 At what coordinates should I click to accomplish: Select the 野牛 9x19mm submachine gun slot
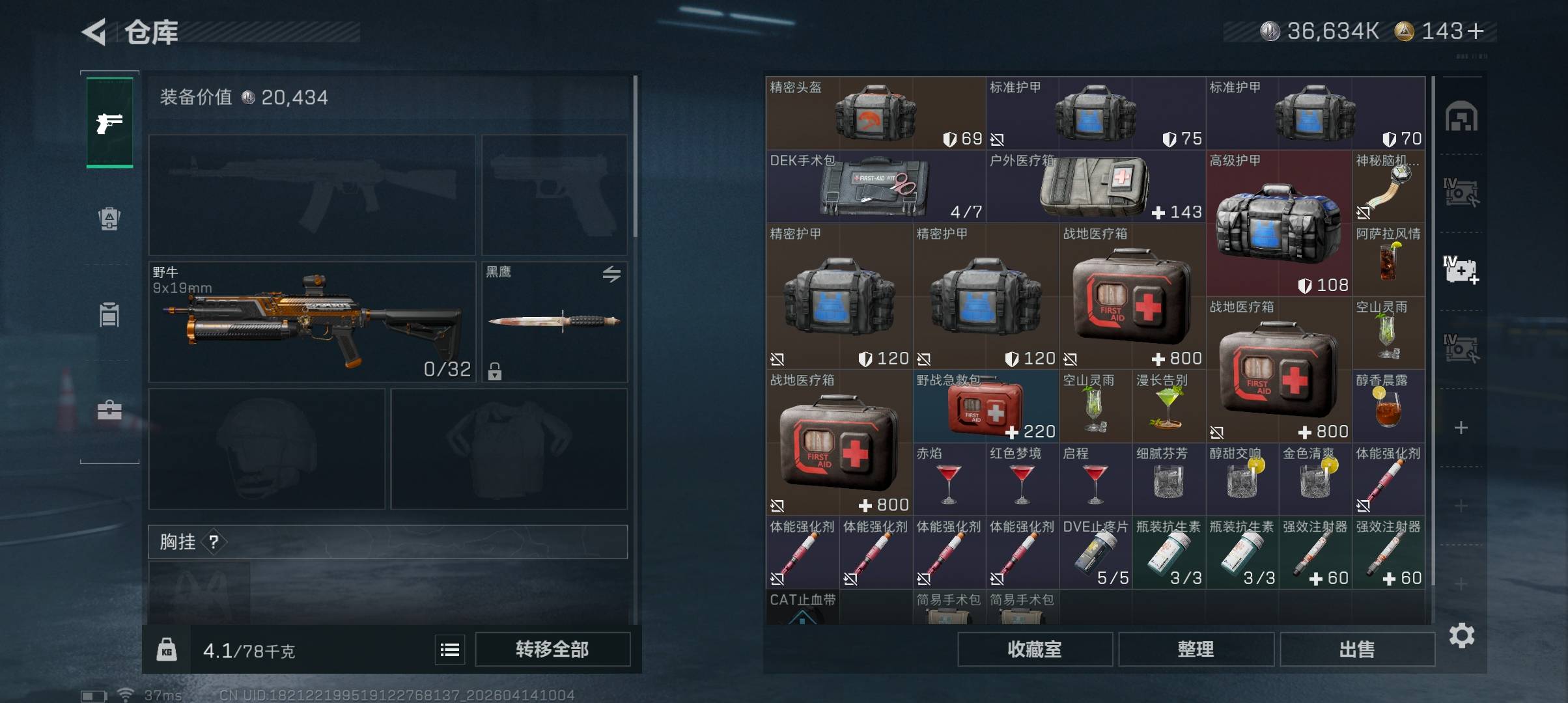[312, 322]
